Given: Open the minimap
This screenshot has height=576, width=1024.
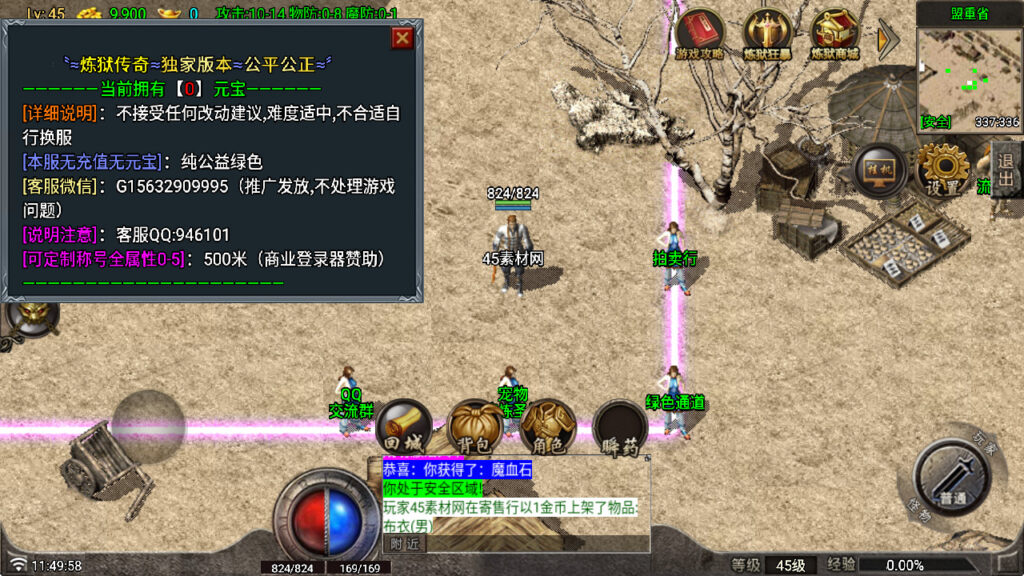Looking at the screenshot, I should [968, 72].
